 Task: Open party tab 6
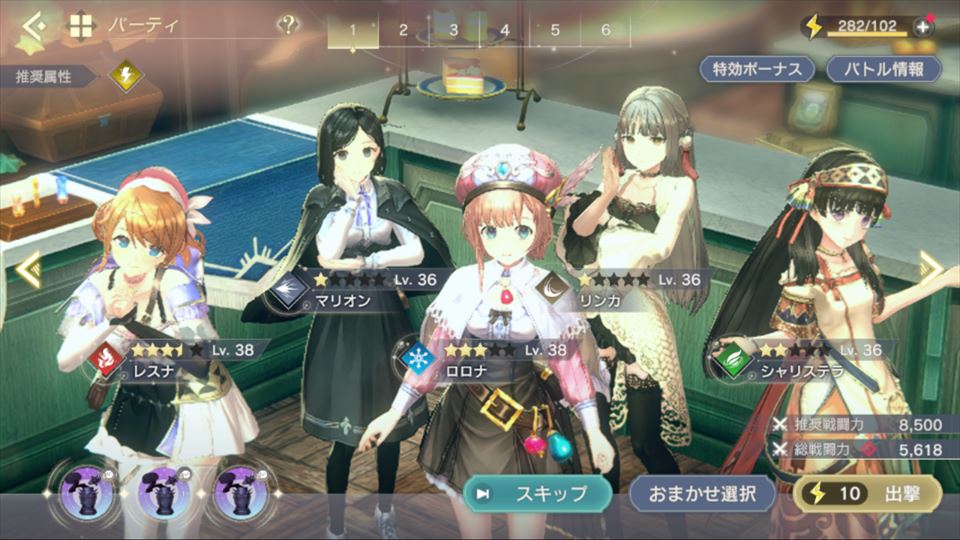coord(606,30)
